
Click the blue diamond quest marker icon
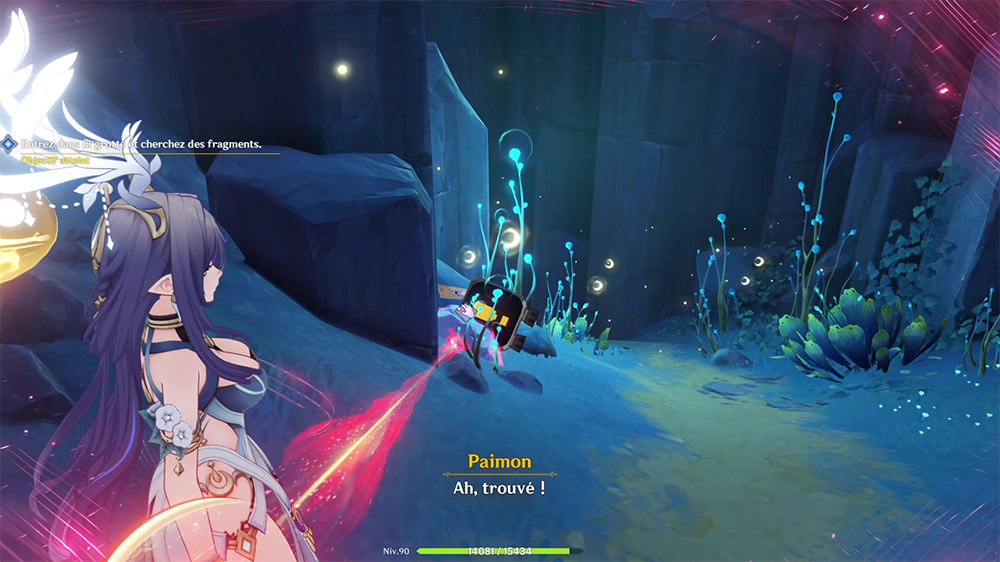[9, 144]
